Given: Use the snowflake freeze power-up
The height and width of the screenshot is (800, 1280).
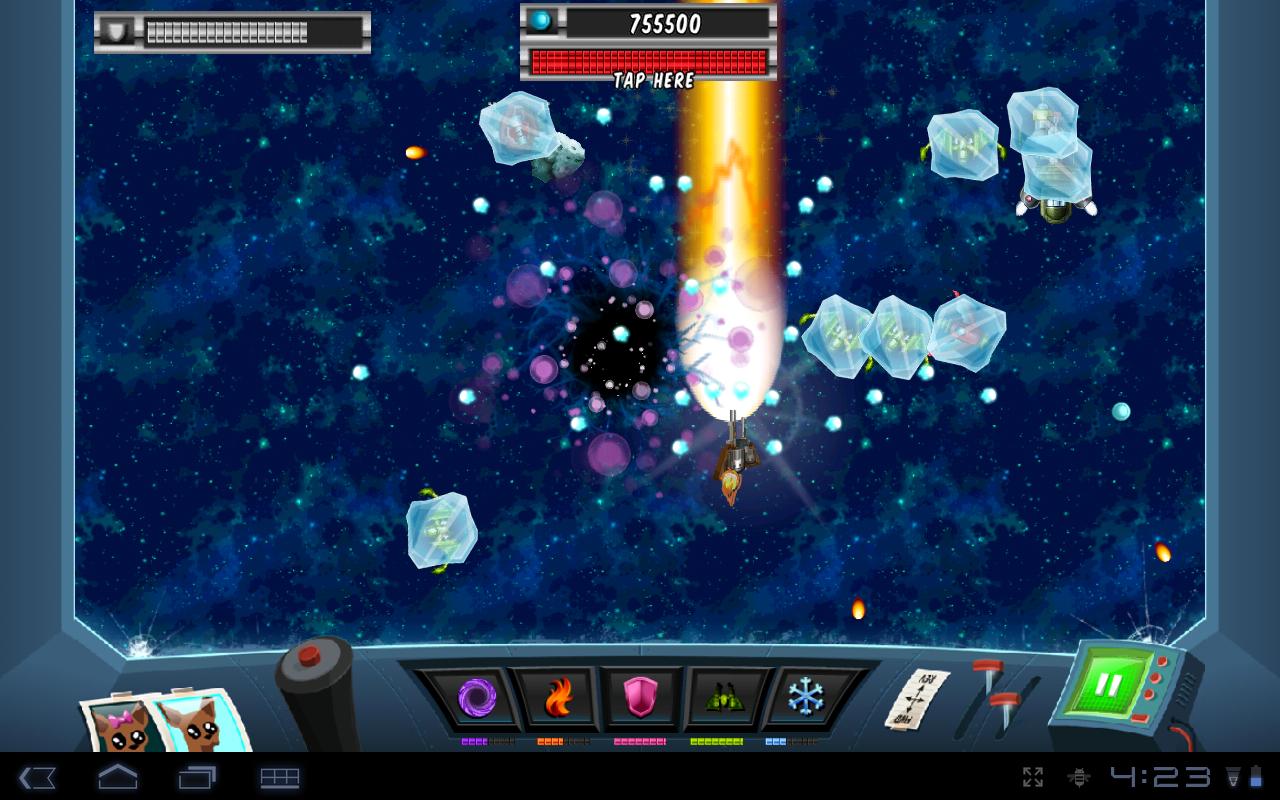Looking at the screenshot, I should coord(803,696).
